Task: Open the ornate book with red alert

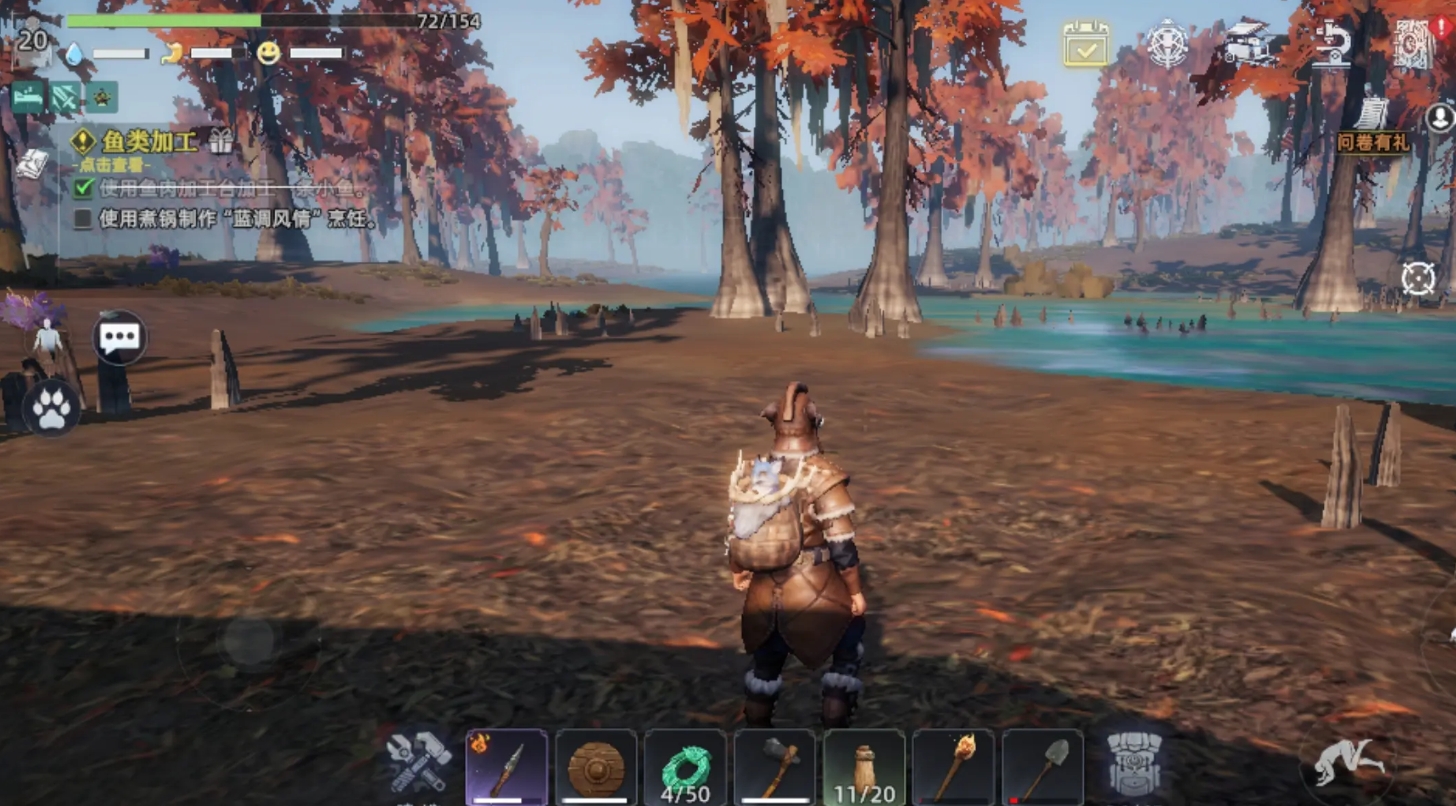Action: pos(1414,44)
